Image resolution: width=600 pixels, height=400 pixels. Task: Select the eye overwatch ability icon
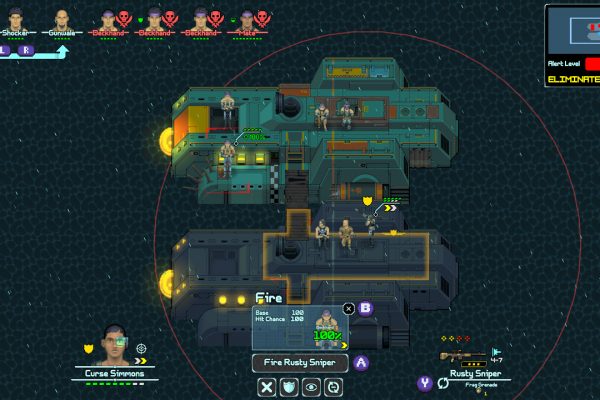click(311, 387)
